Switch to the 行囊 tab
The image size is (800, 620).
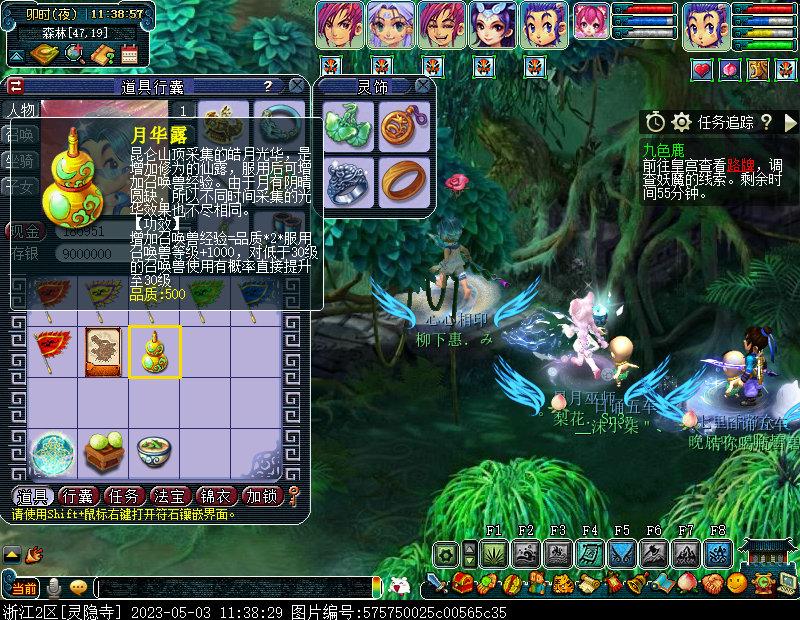tap(77, 496)
